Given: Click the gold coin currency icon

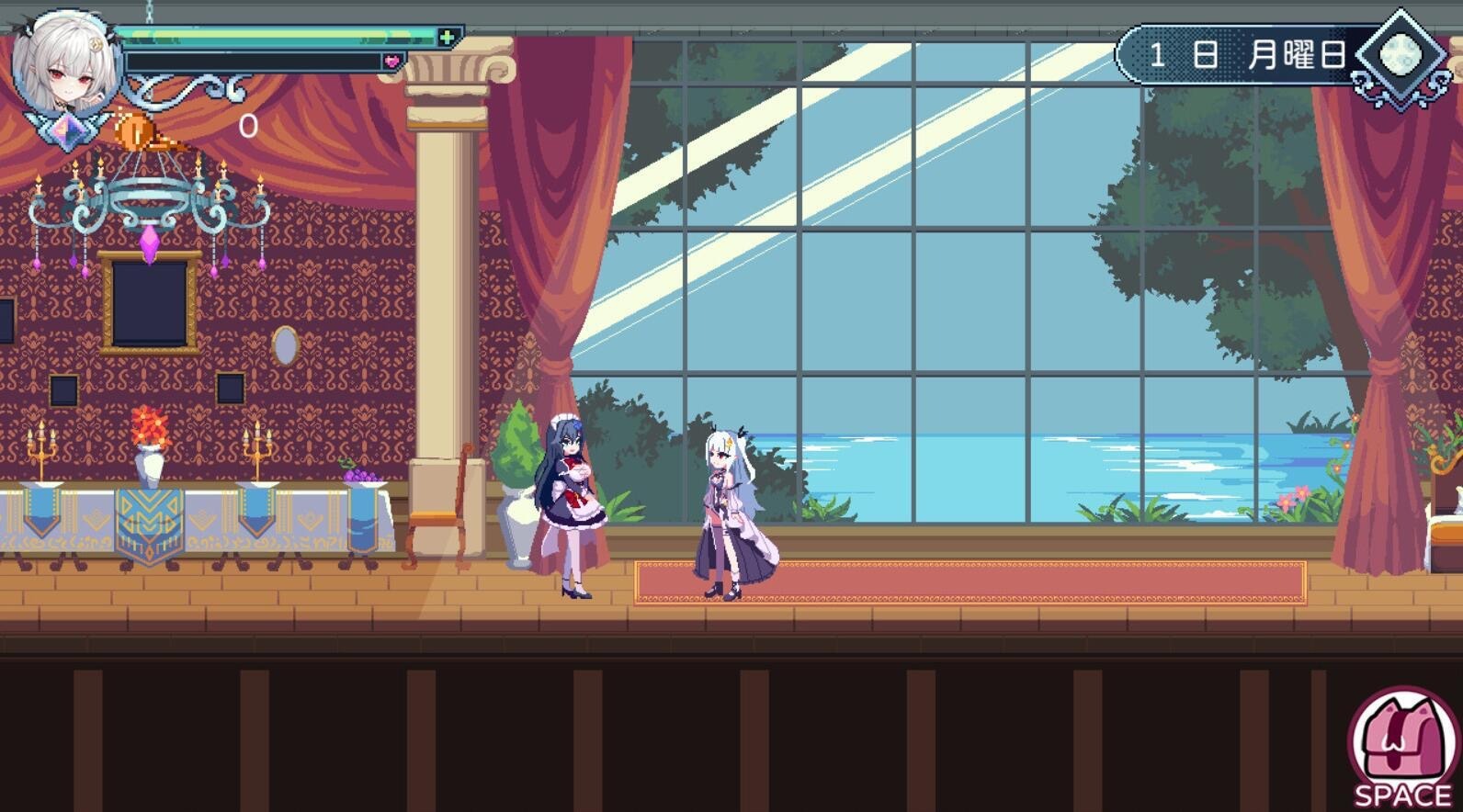Looking at the screenshot, I should 136,131.
